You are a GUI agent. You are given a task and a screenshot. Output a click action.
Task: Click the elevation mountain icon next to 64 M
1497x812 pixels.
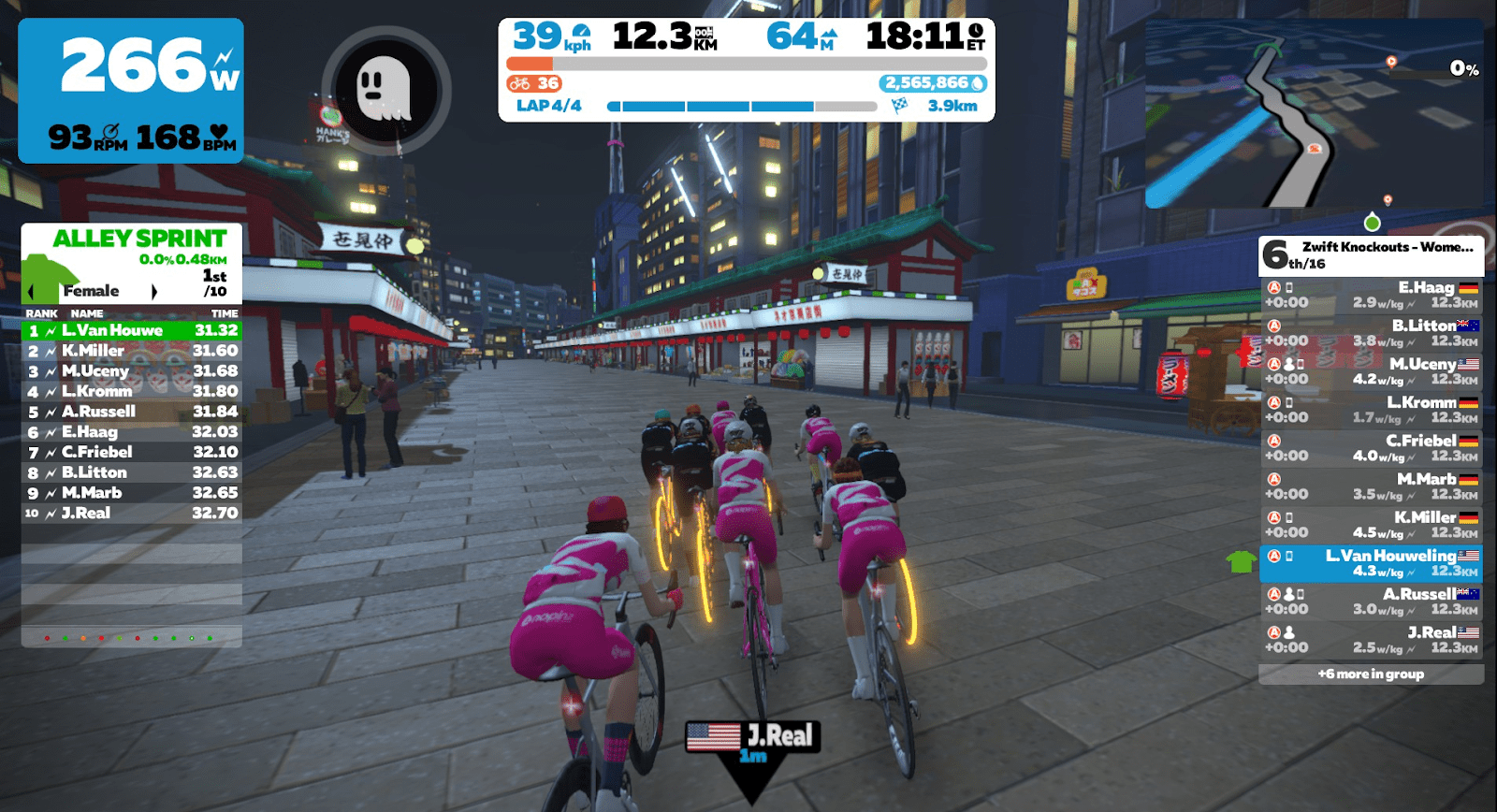(x=829, y=34)
